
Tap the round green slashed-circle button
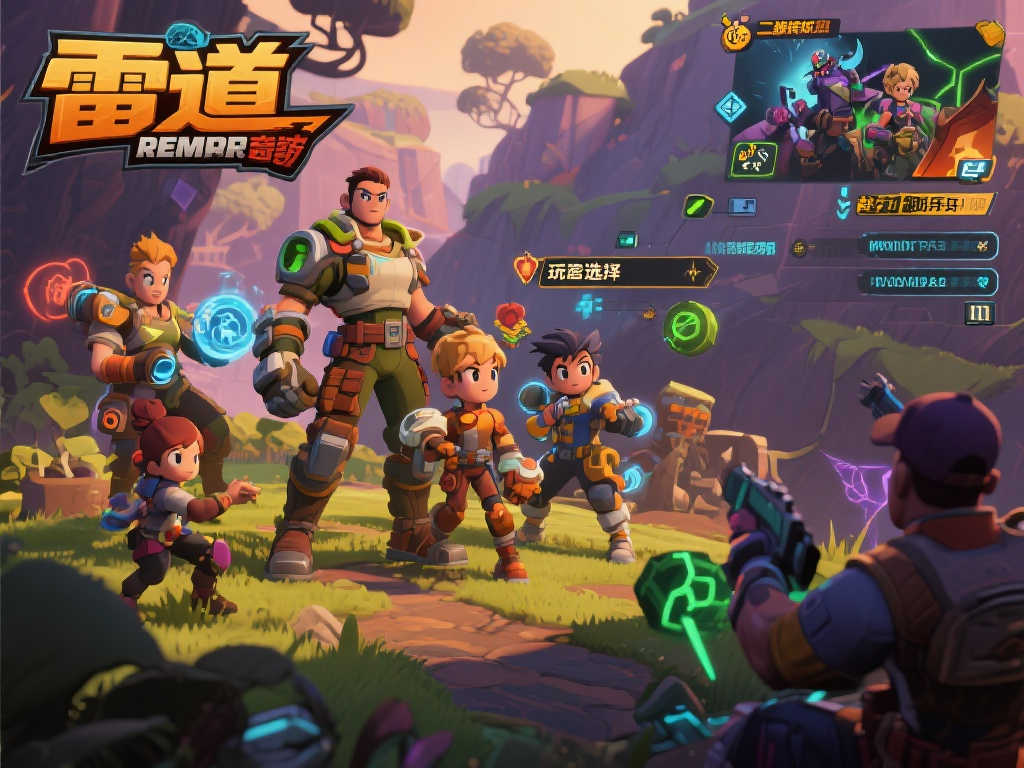(690, 327)
